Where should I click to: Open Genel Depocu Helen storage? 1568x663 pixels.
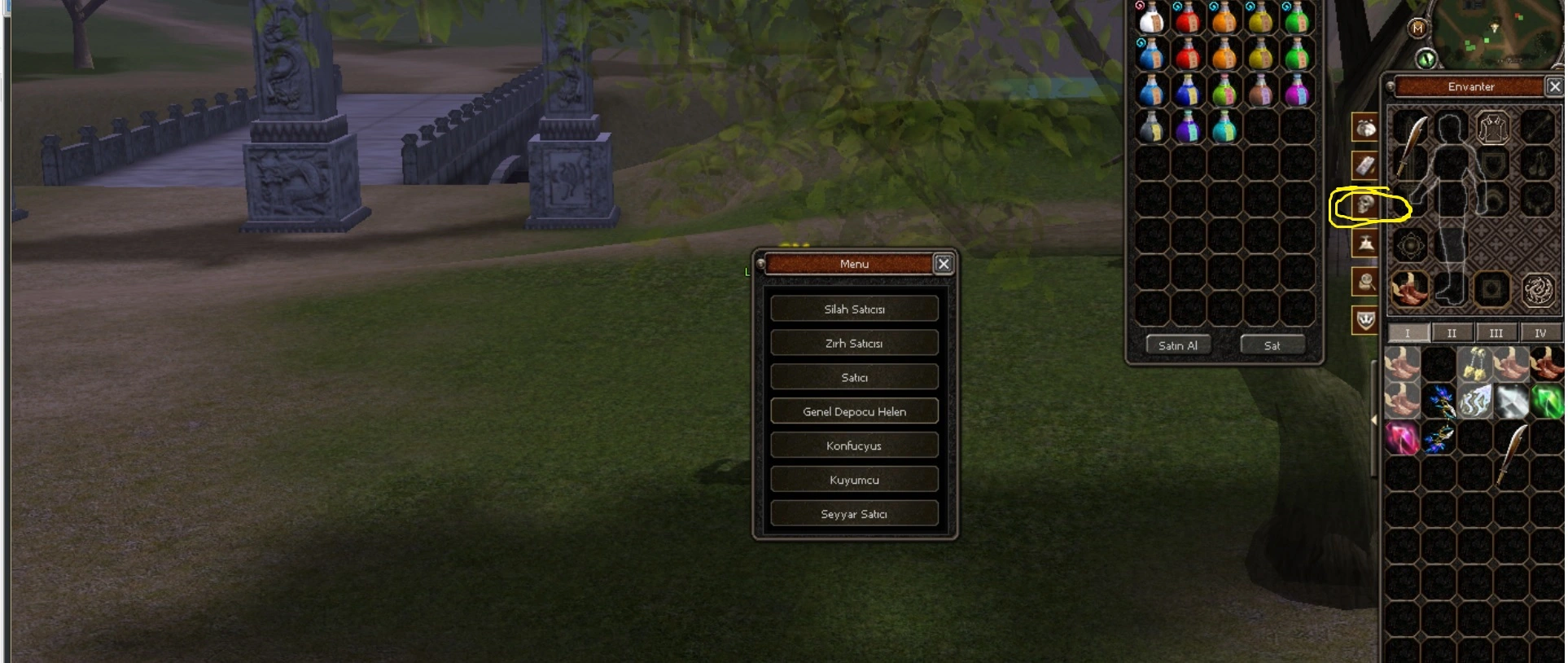pos(854,411)
